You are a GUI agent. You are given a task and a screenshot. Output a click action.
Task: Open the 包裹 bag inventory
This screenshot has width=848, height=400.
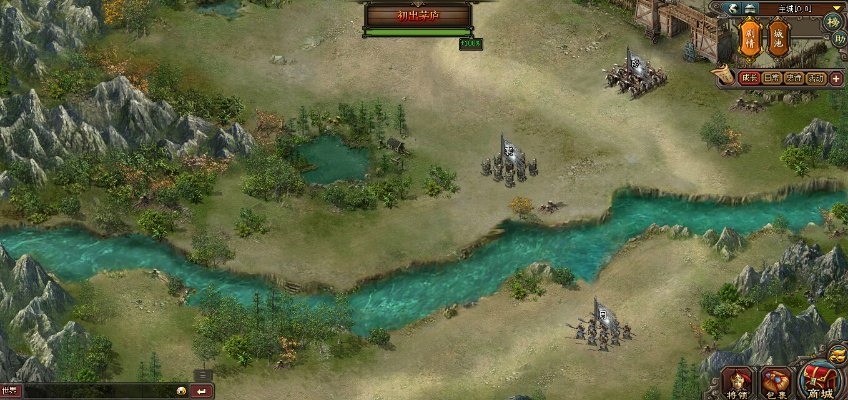(x=776, y=382)
